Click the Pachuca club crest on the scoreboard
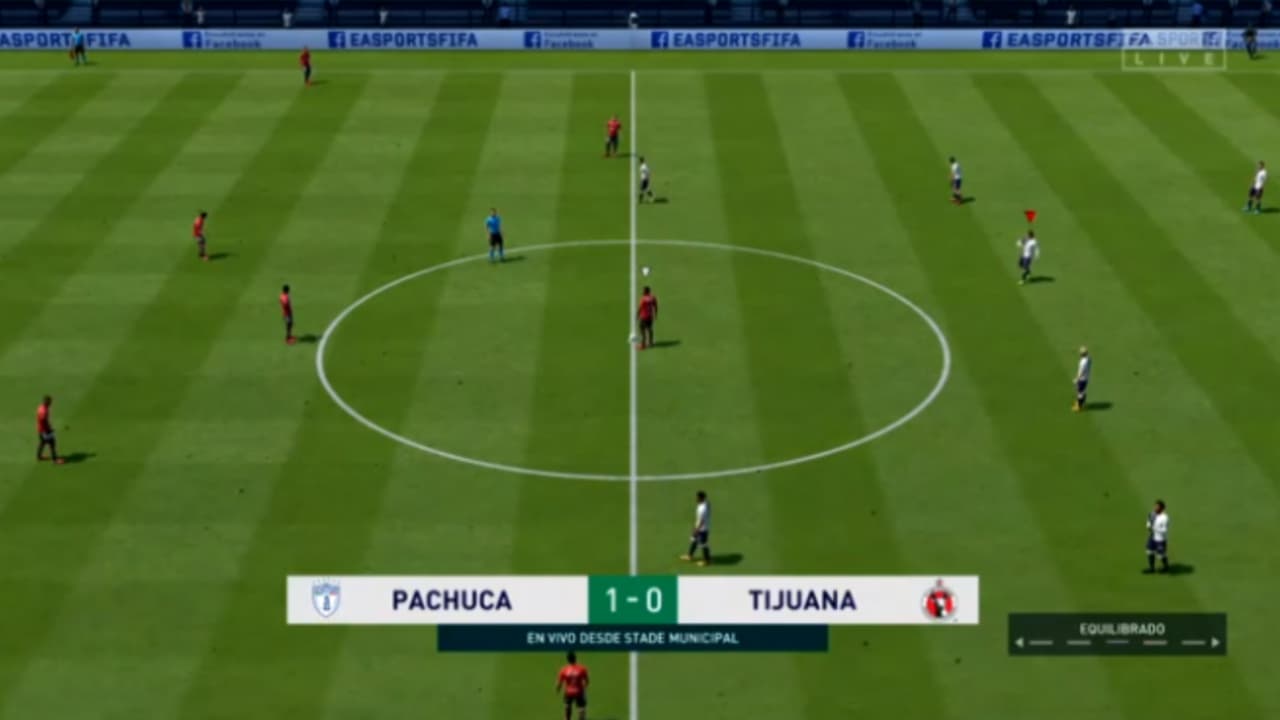The image size is (1280, 720). (x=327, y=600)
